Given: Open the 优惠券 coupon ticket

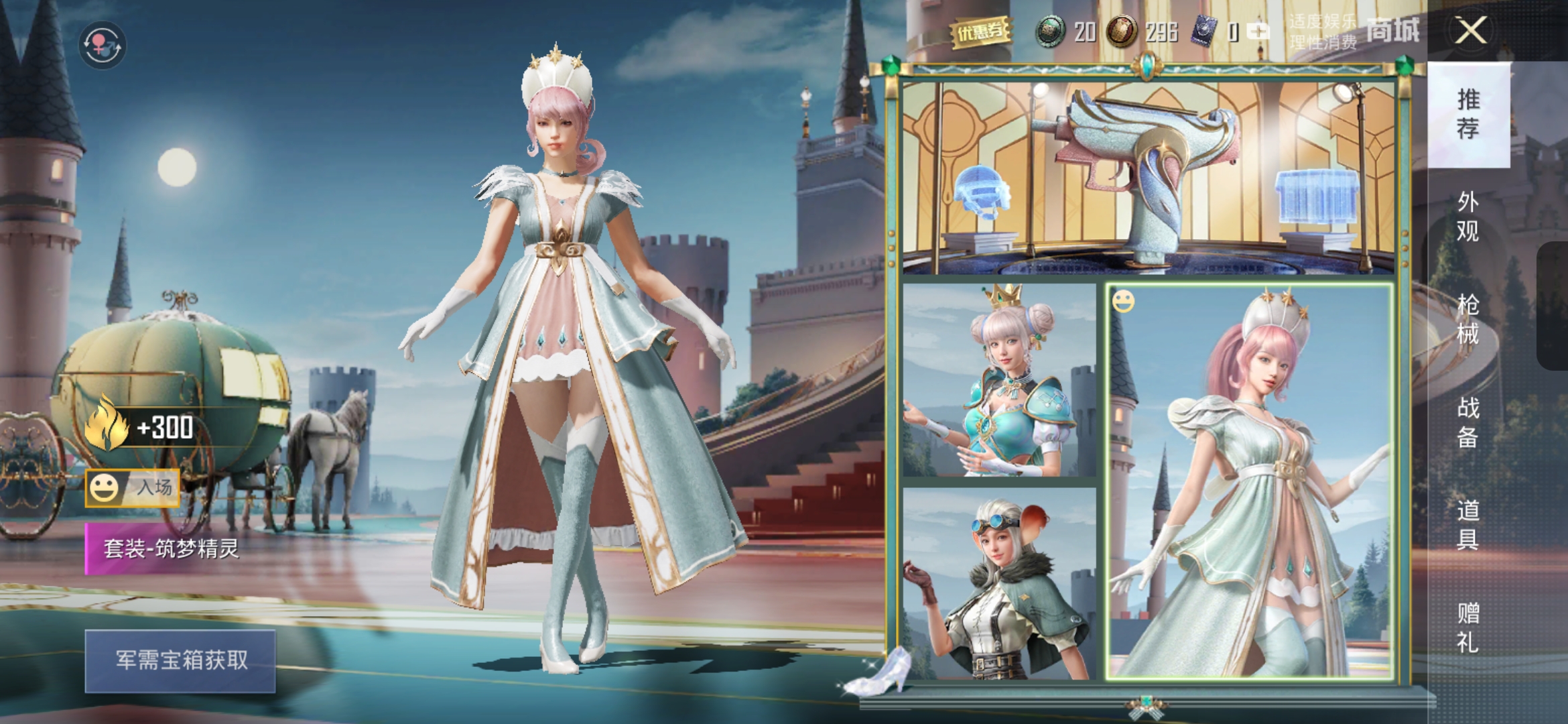Looking at the screenshot, I should (980, 32).
